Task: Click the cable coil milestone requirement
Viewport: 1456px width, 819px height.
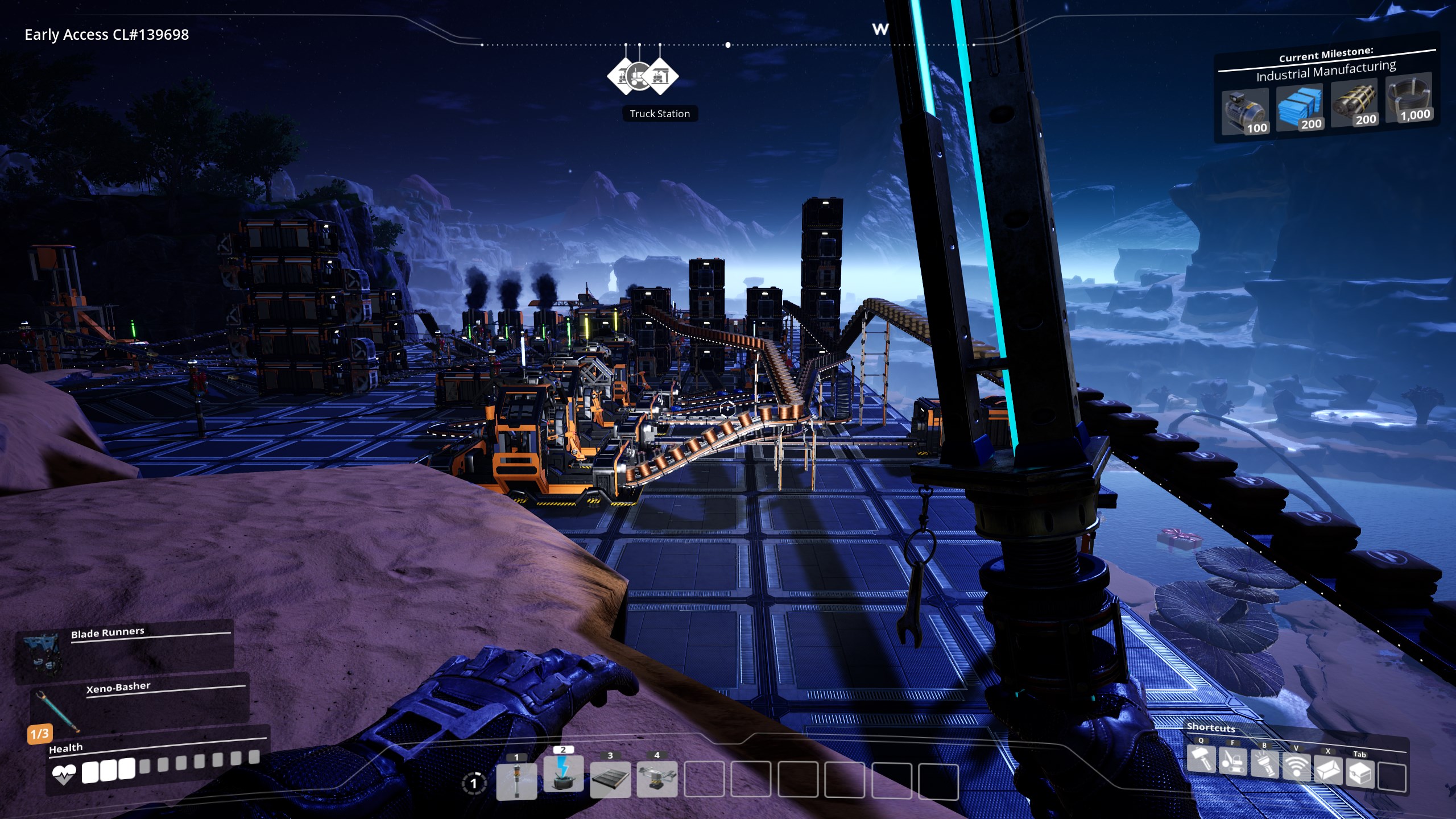Action: click(x=1409, y=98)
